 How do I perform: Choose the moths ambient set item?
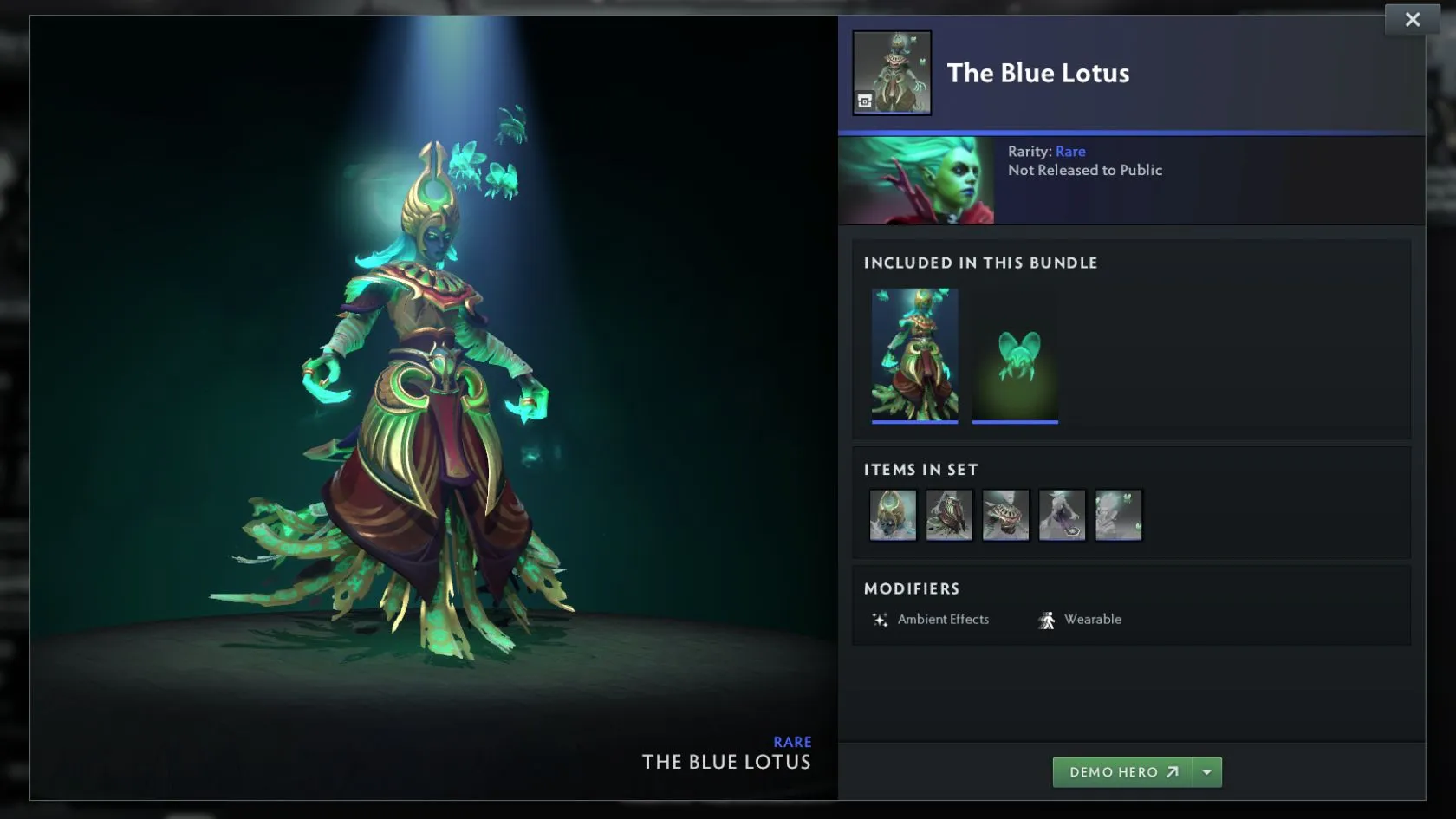tap(1118, 515)
